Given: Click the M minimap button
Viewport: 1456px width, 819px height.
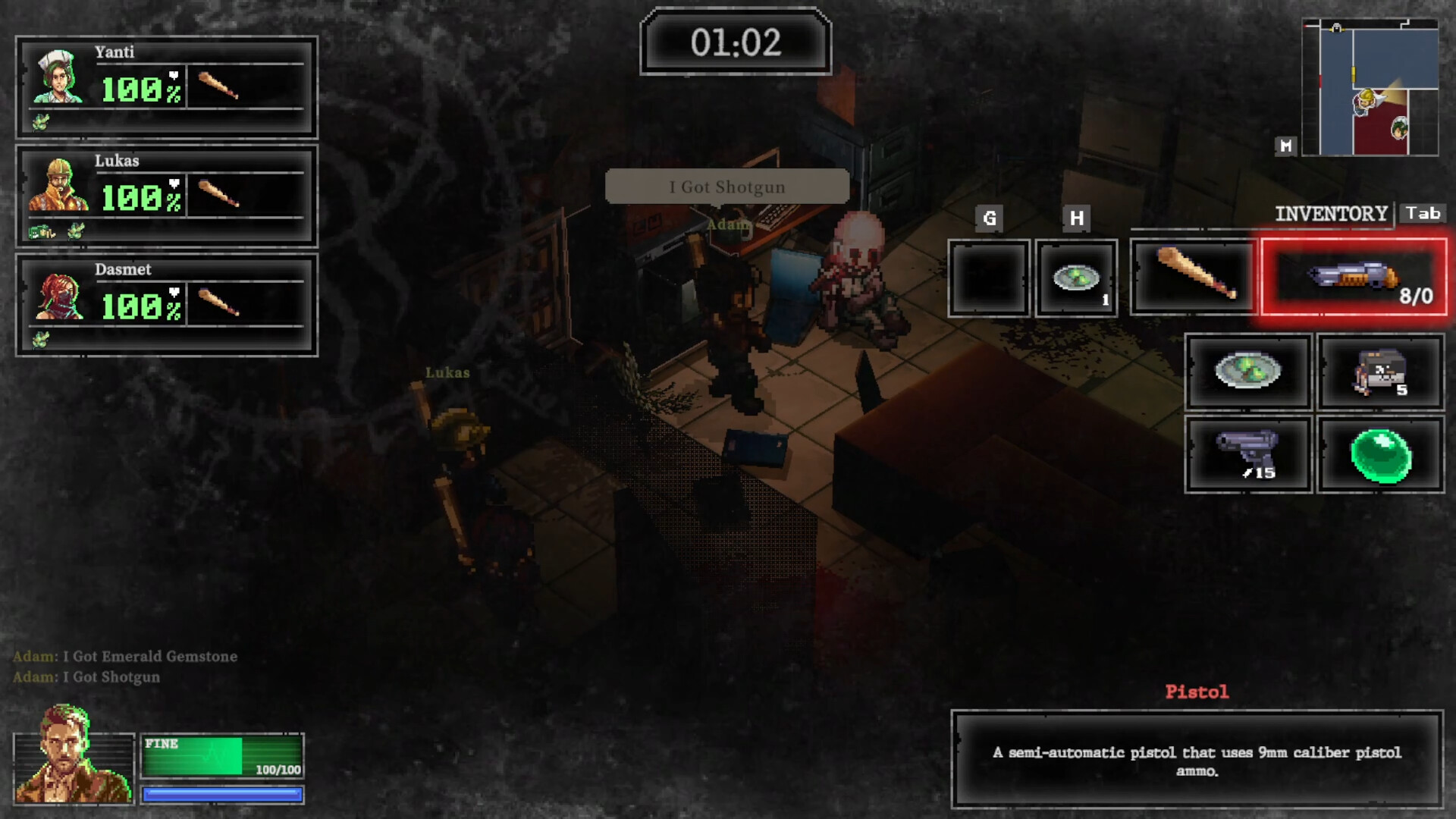Looking at the screenshot, I should click(x=1285, y=147).
